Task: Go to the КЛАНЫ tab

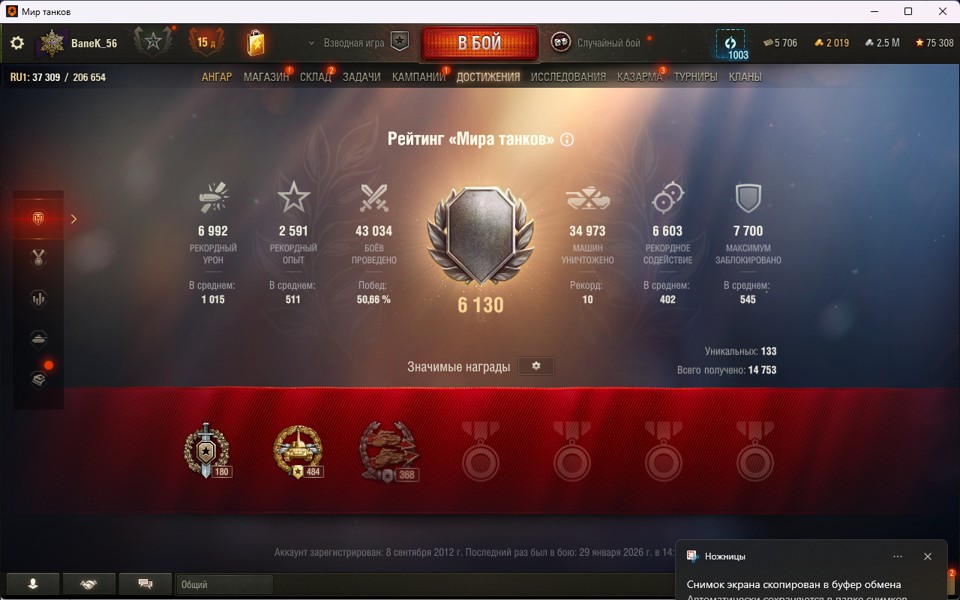Action: coord(745,77)
